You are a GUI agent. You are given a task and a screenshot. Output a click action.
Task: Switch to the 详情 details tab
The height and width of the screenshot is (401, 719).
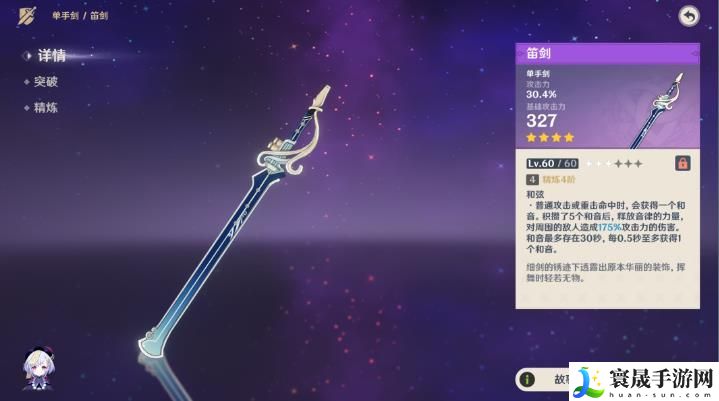50,56
